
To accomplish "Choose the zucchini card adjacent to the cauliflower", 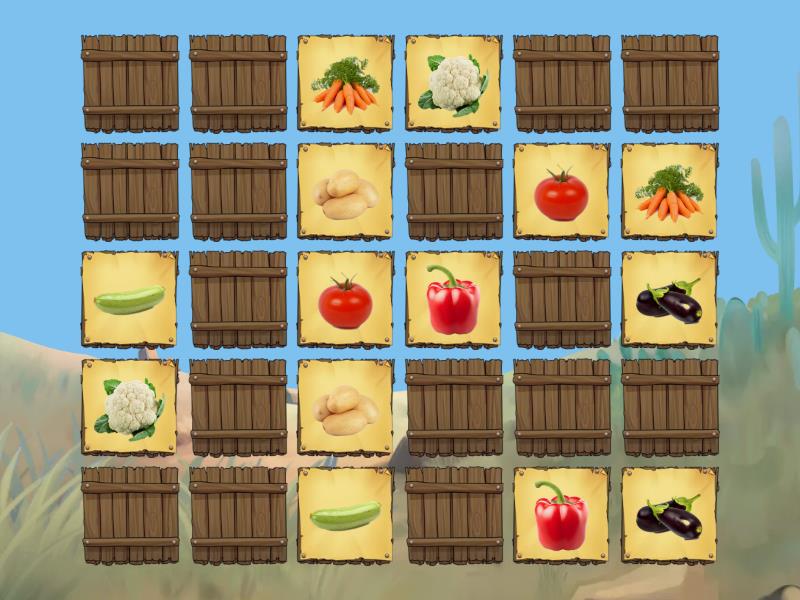I will click(130, 300).
